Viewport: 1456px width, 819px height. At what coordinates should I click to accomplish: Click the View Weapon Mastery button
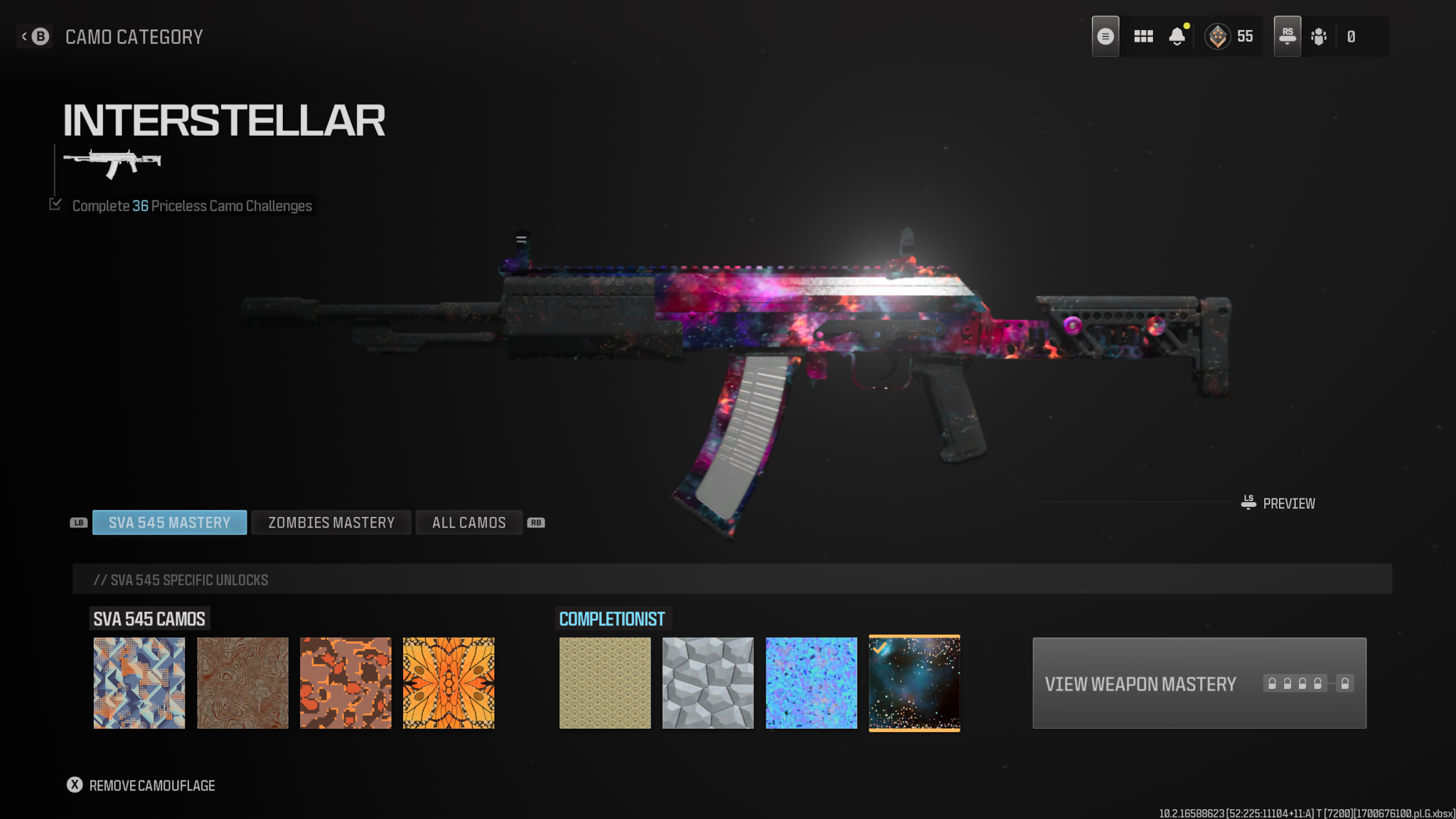click(1199, 683)
